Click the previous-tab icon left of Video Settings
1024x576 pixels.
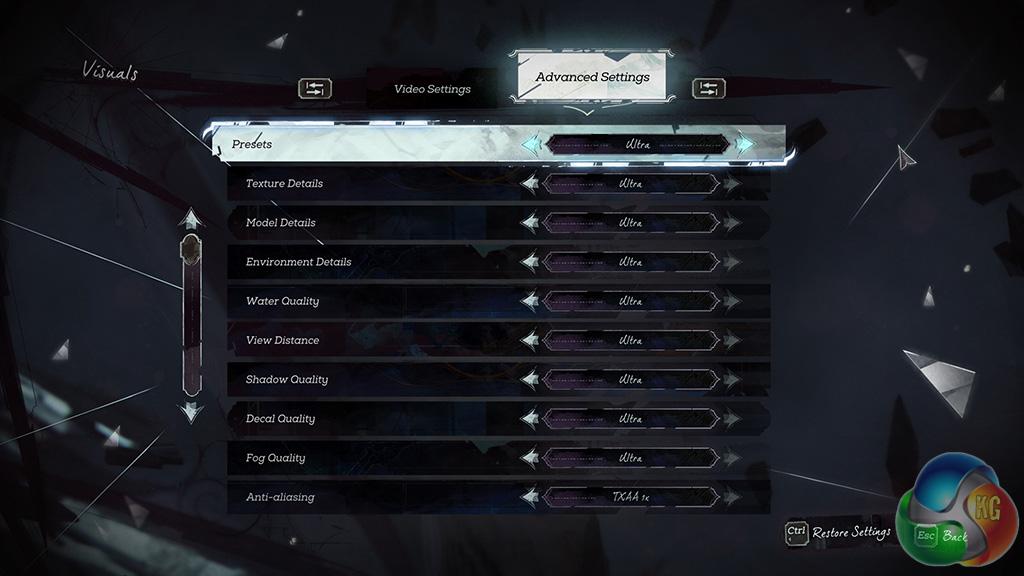(314, 89)
